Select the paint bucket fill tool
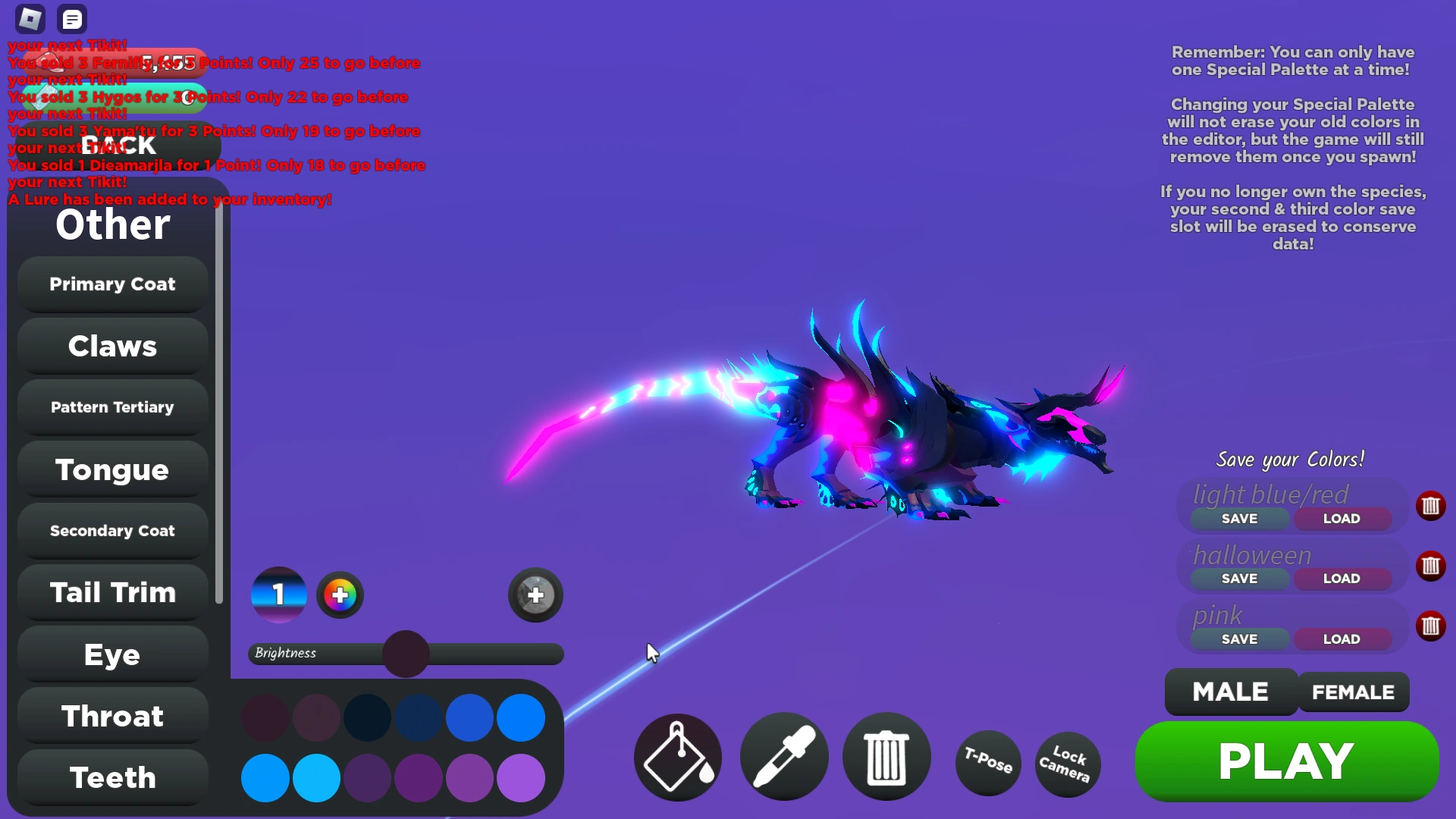 point(677,758)
